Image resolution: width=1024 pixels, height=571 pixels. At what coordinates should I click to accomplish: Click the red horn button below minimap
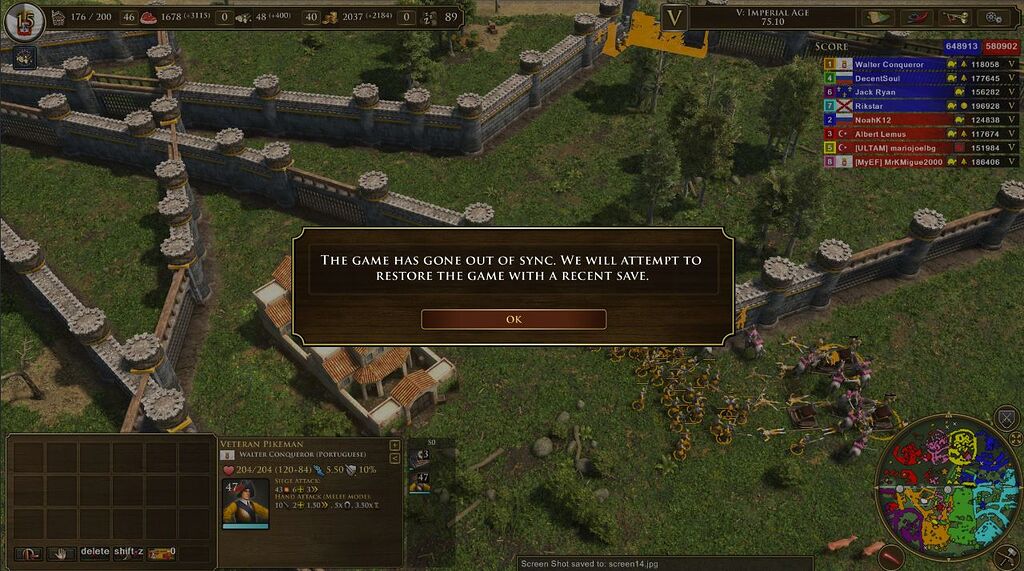point(891,557)
